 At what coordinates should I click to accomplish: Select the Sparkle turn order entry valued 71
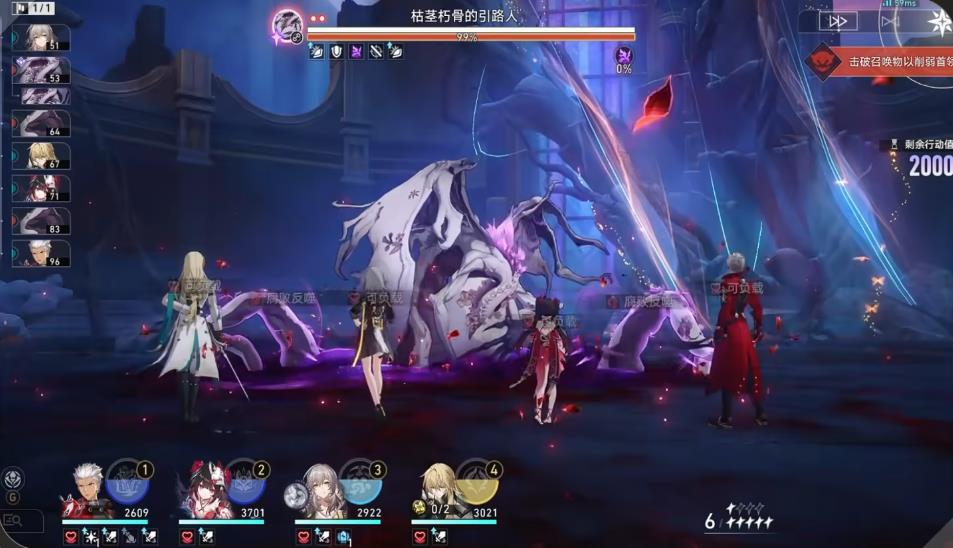click(x=41, y=188)
